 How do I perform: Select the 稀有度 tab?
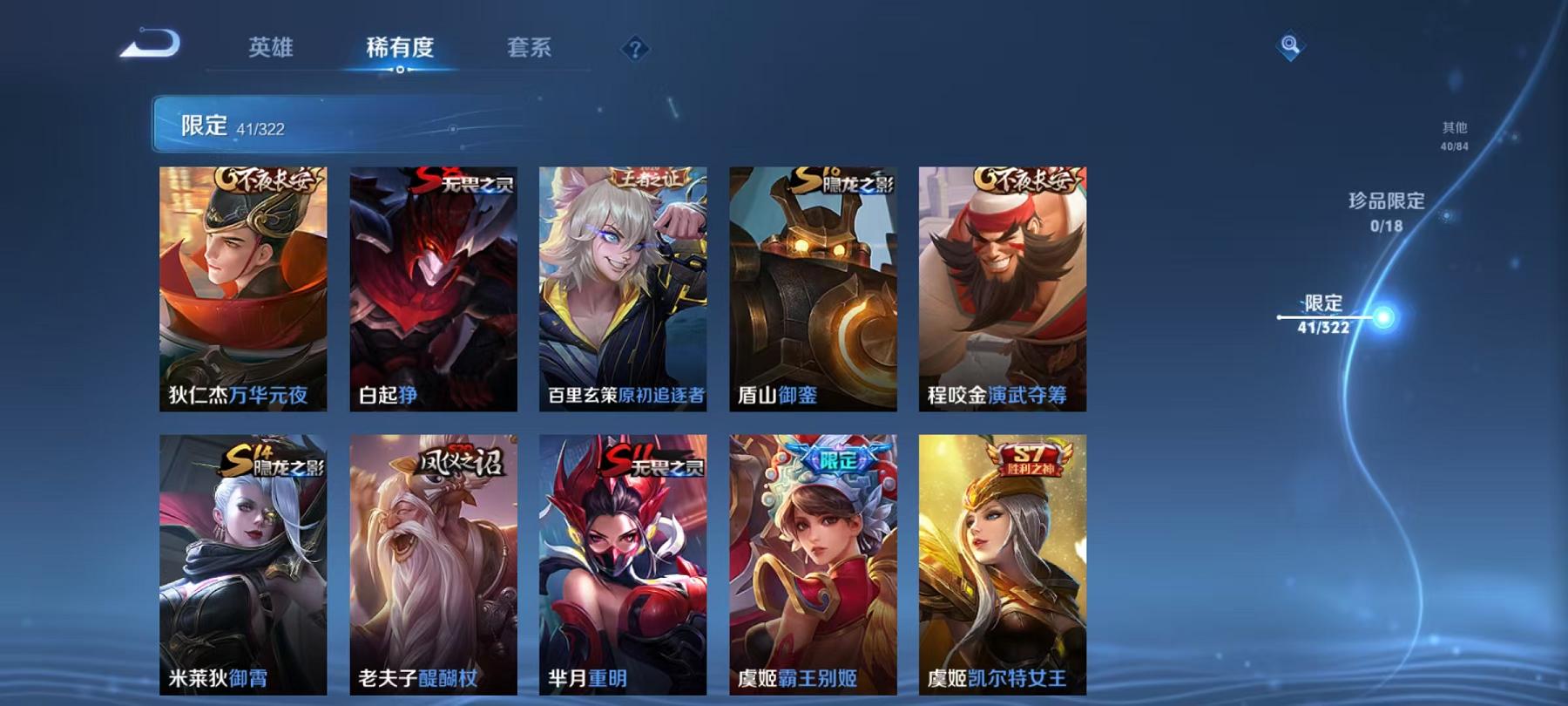tap(400, 50)
